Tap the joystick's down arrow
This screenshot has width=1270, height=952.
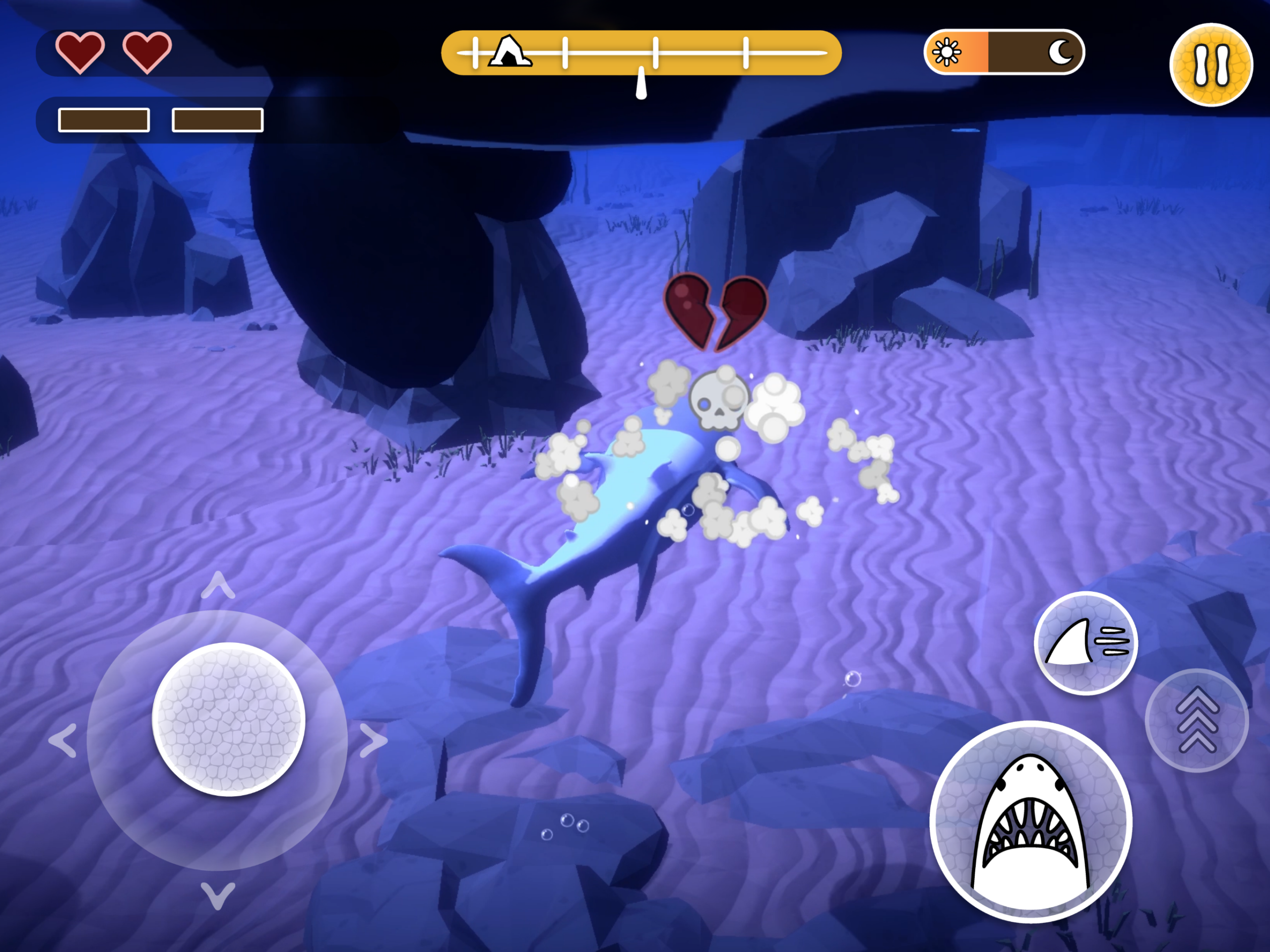[x=218, y=894]
